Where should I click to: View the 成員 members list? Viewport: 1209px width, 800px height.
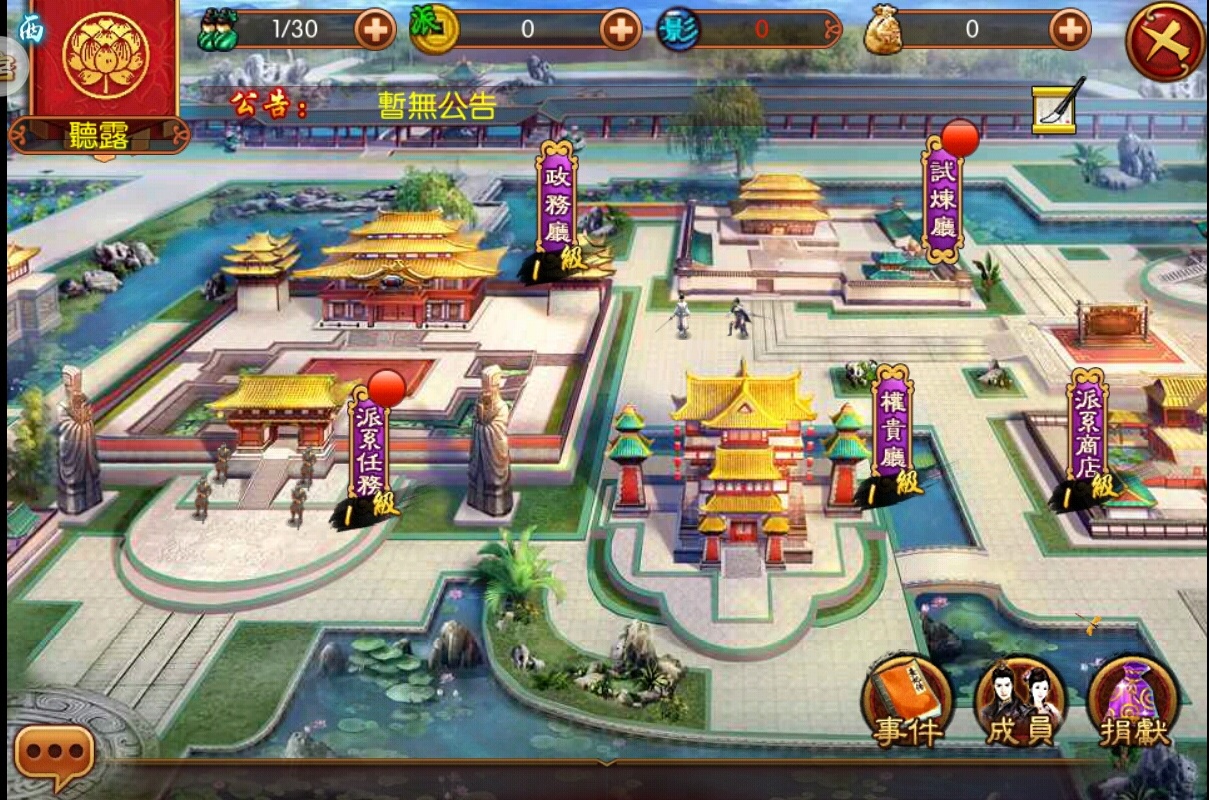point(1020,701)
